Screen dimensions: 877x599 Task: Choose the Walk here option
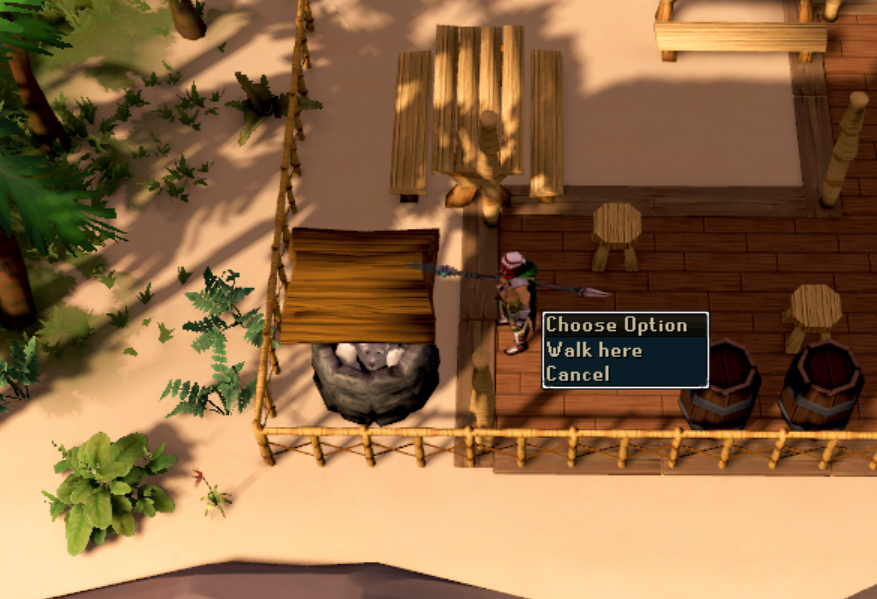[x=594, y=350]
